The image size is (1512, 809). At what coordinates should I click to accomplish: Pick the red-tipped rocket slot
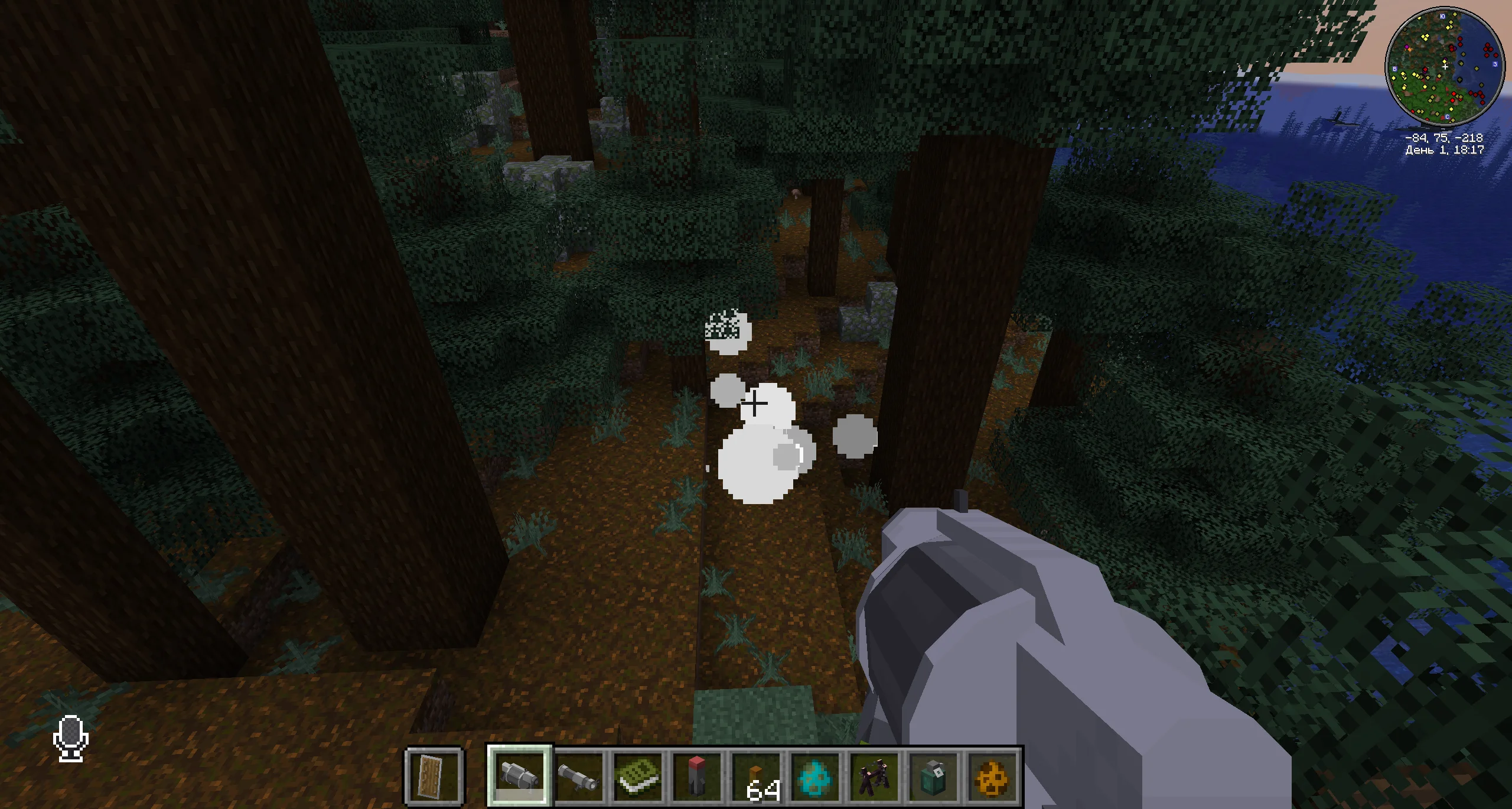(x=697, y=775)
